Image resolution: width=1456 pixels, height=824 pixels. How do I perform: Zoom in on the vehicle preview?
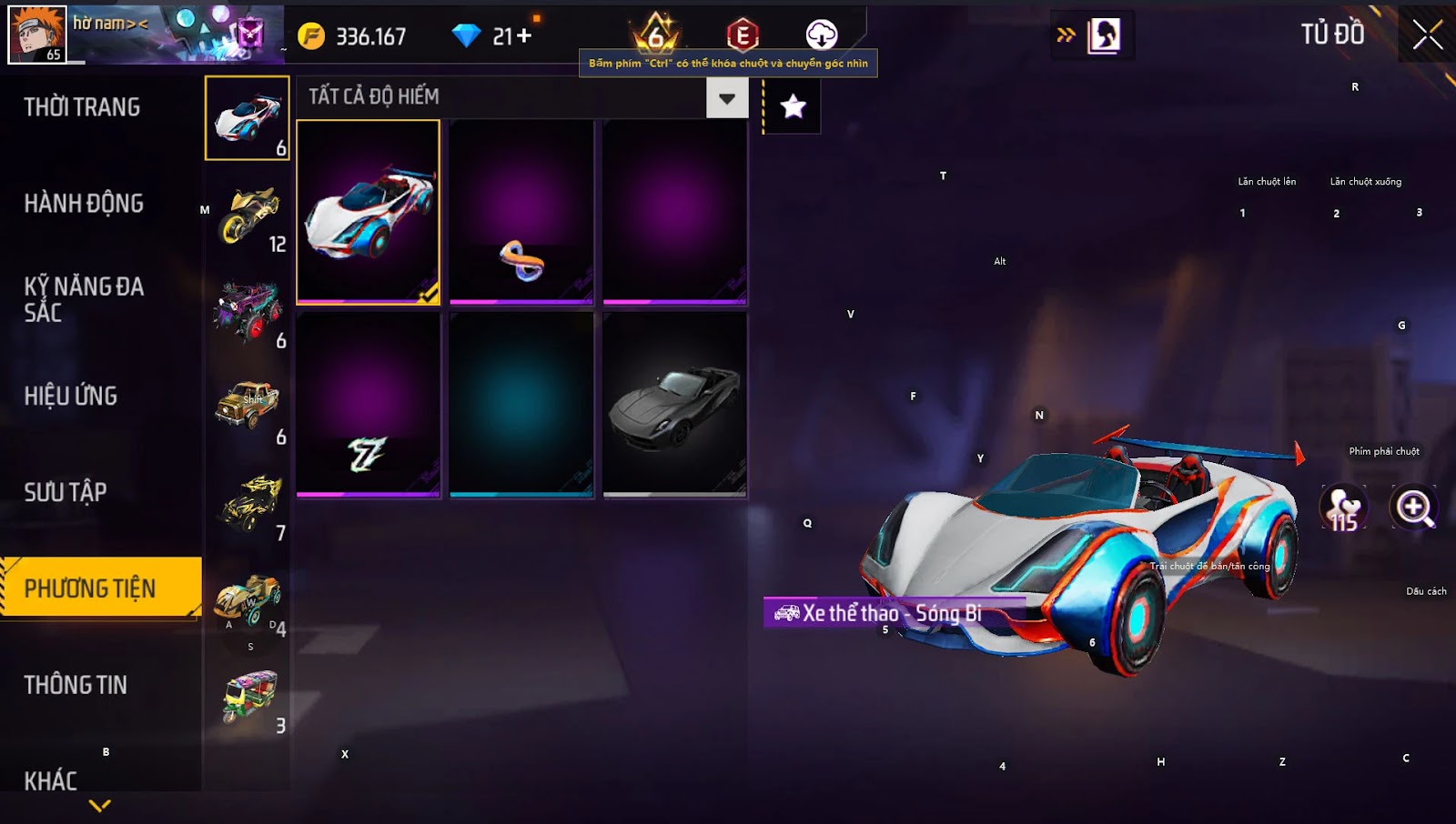click(x=1413, y=507)
